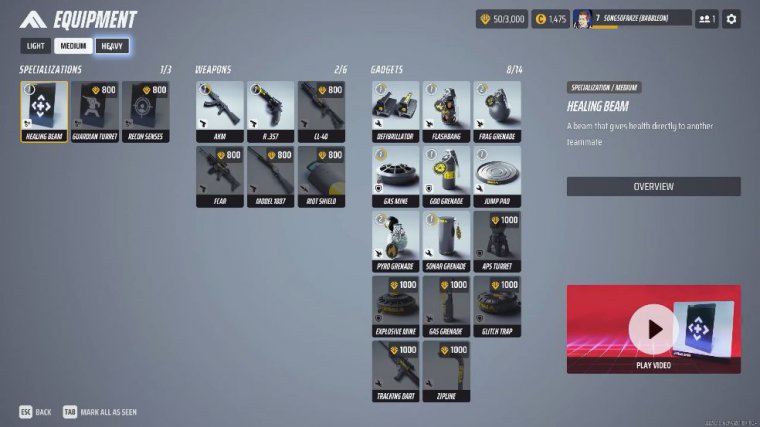Pick the Recon Senses specialization
The image size is (760, 427).
[146, 111]
